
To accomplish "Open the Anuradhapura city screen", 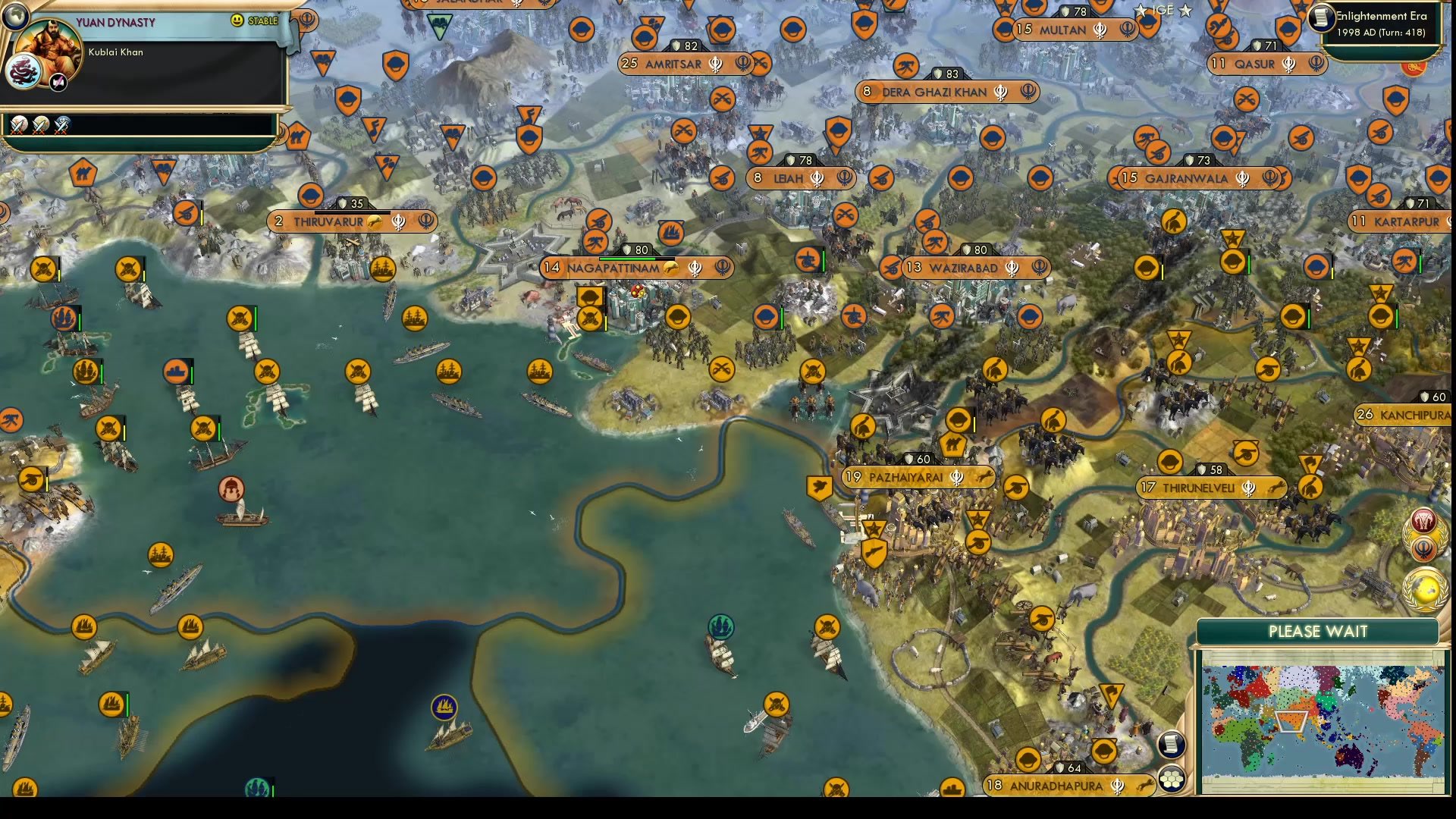I will click(1069, 786).
